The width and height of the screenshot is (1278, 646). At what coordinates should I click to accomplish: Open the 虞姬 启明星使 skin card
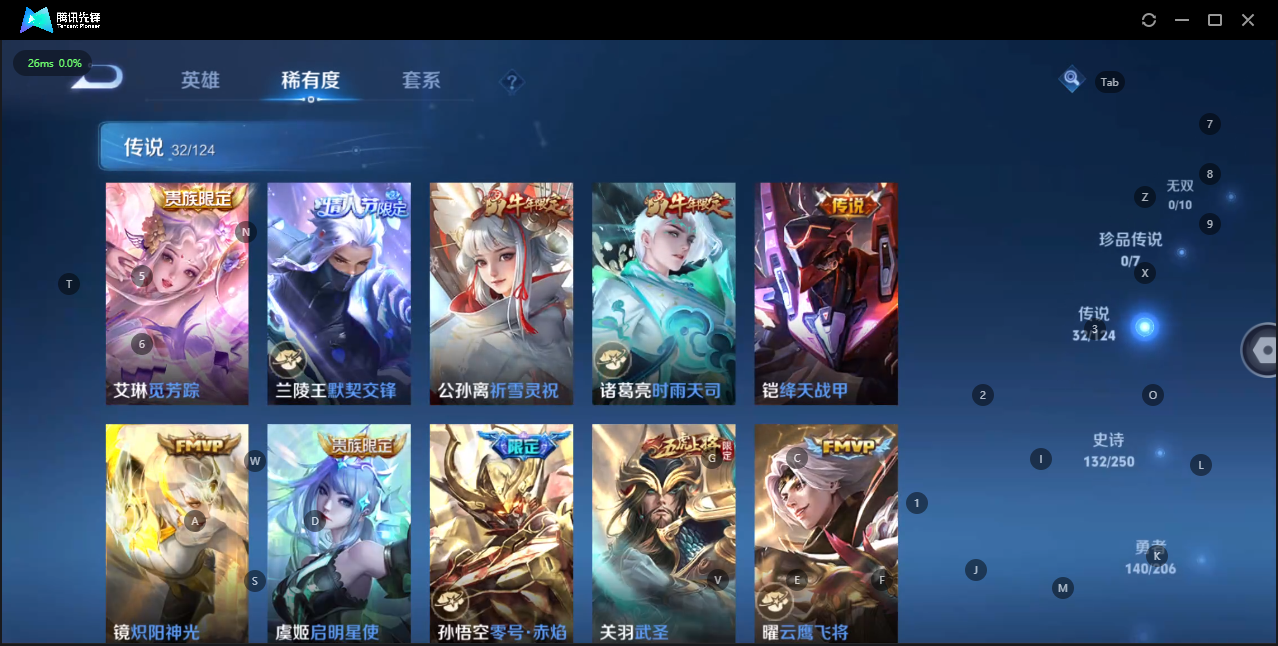(339, 533)
